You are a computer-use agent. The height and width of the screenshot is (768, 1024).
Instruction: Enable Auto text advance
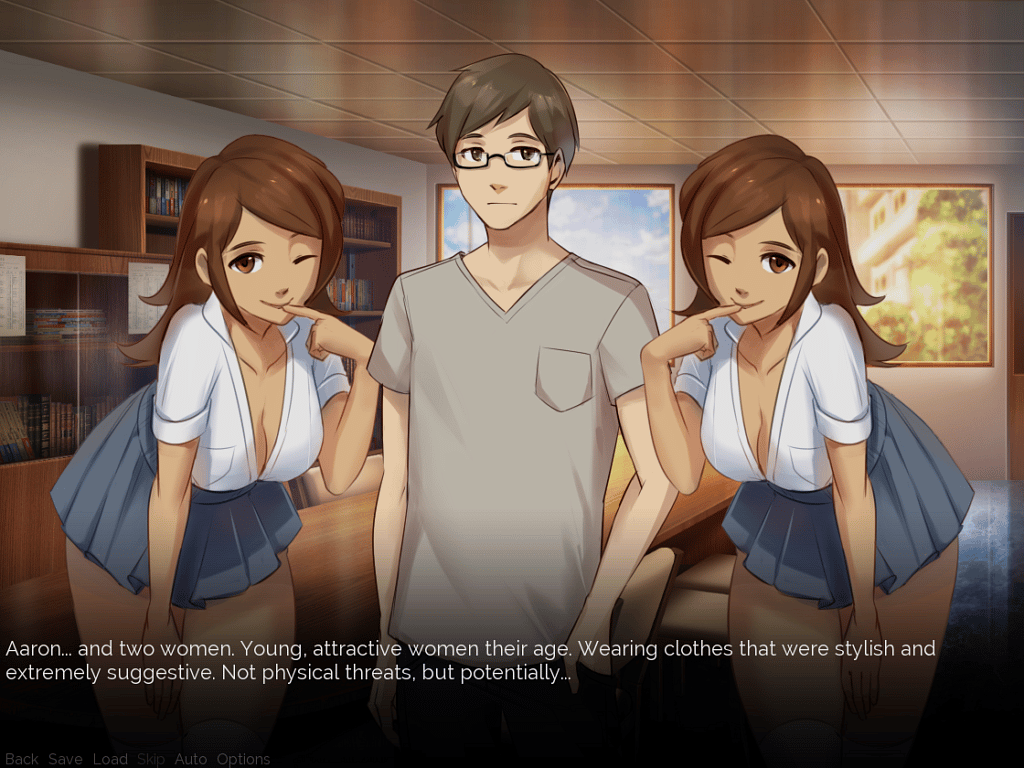pyautogui.click(x=190, y=759)
